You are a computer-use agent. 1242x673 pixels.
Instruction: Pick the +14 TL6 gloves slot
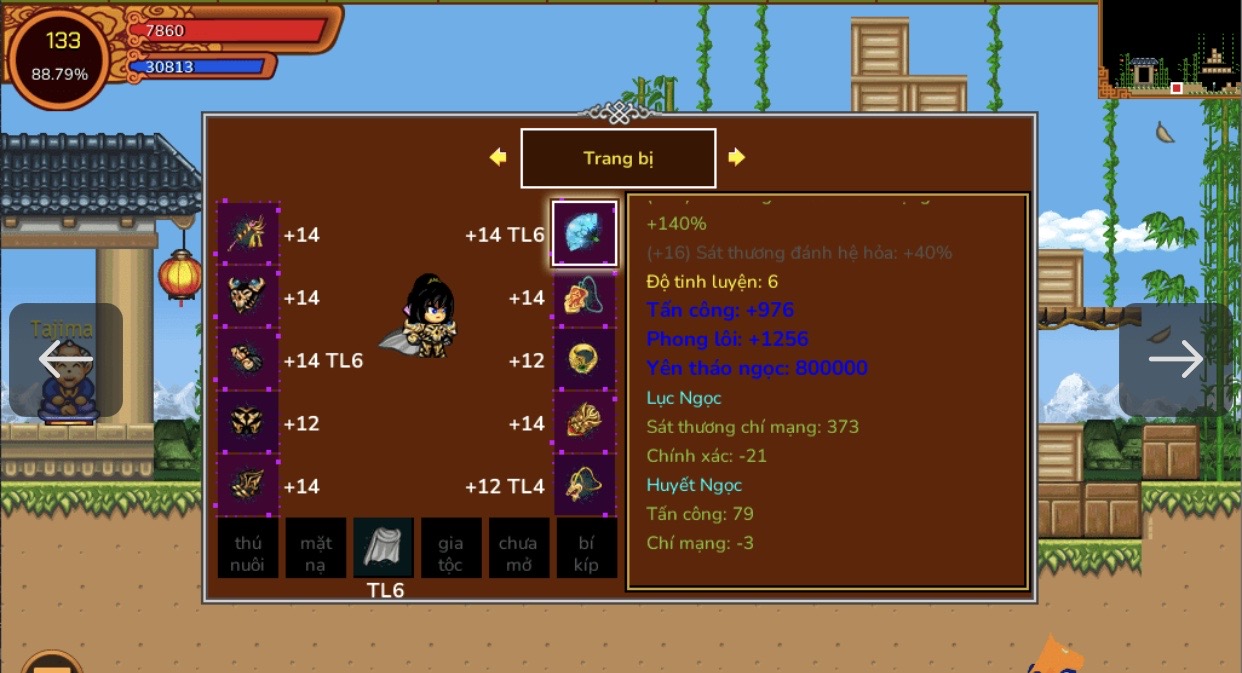tap(249, 360)
